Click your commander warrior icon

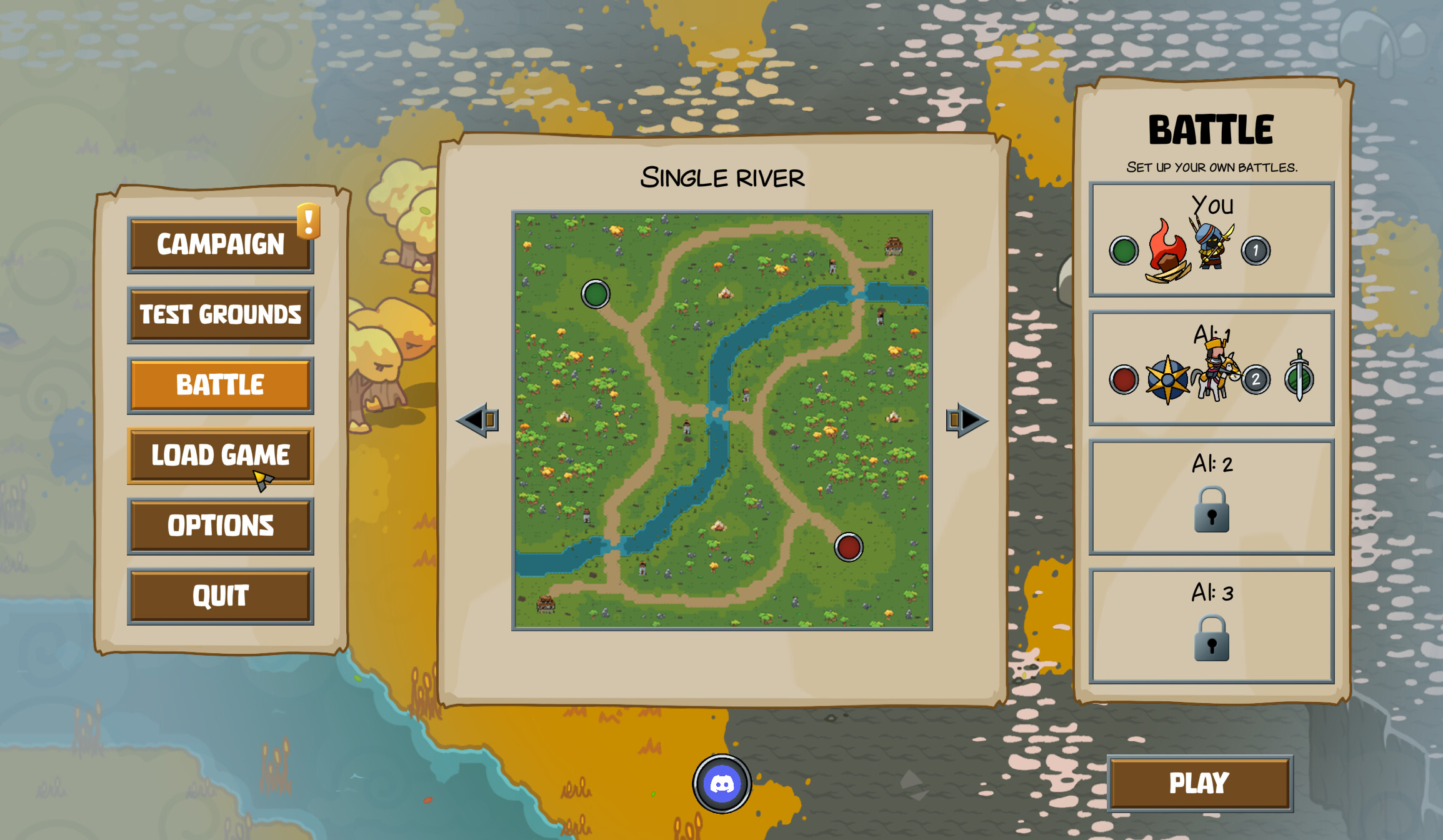1210,247
